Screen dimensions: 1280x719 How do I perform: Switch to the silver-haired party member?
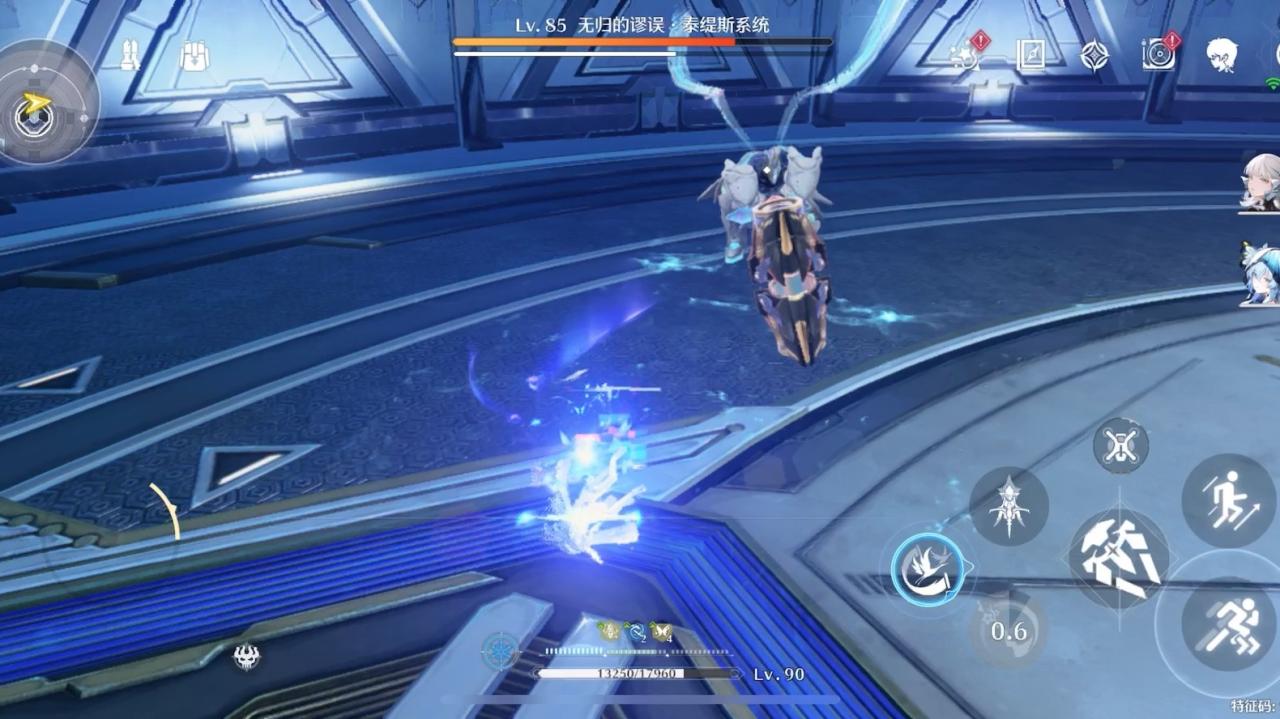click(1260, 182)
